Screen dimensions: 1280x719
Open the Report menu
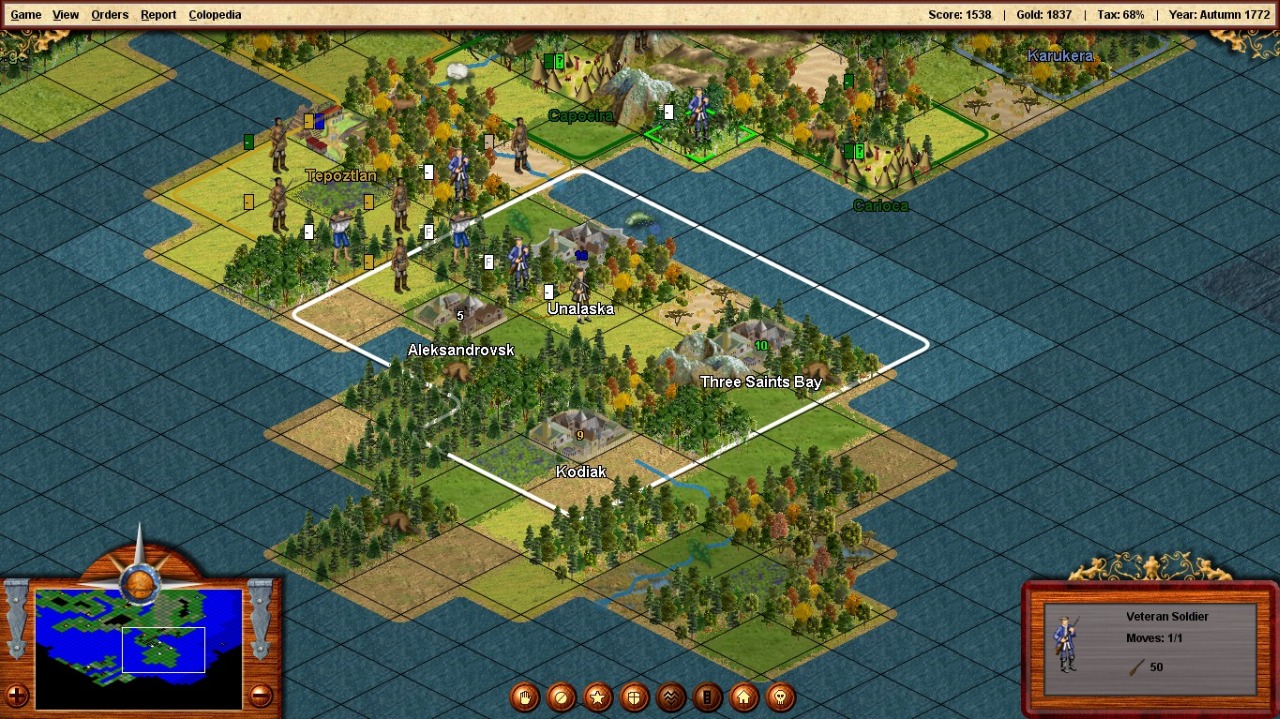tap(158, 15)
